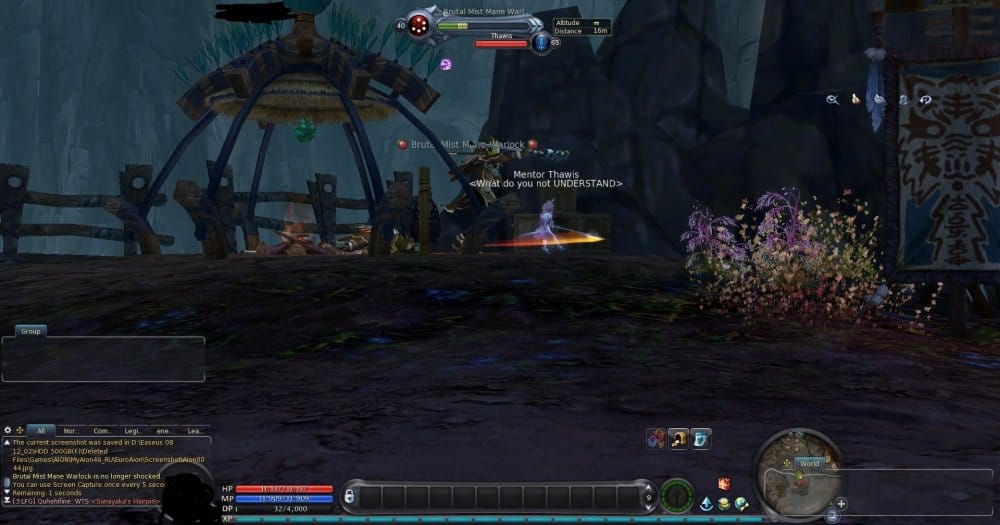Show the Legi.. chat tab
1000x525 pixels.
[133, 430]
